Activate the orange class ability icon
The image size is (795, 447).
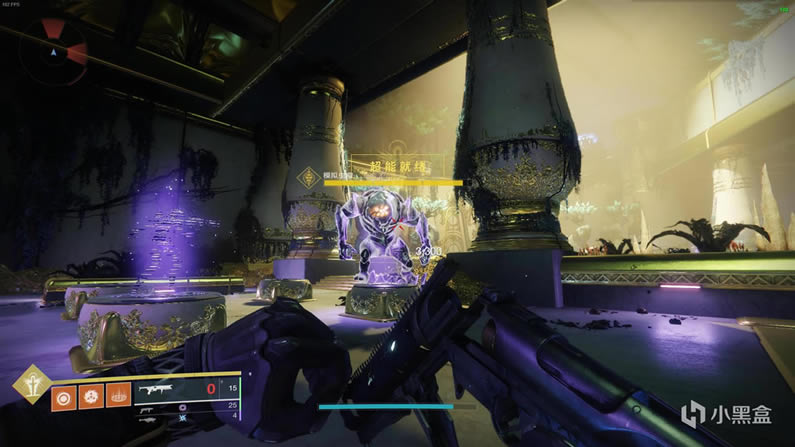click(117, 396)
